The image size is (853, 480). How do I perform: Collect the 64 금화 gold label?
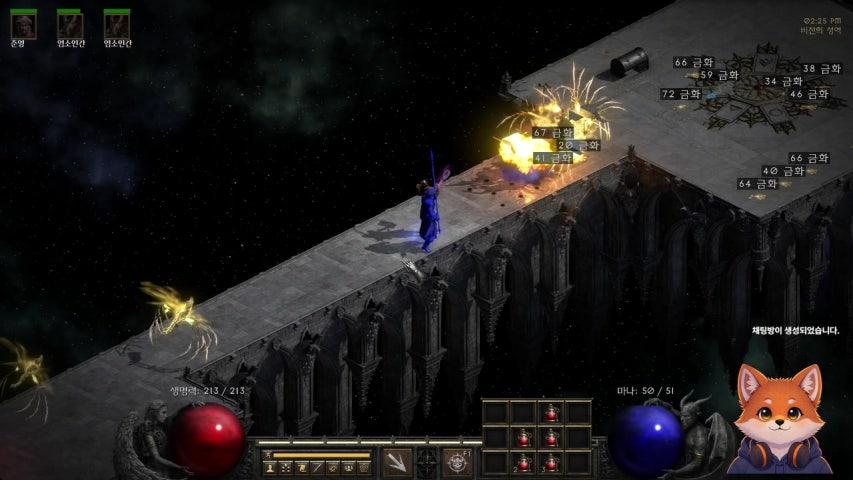click(x=757, y=184)
